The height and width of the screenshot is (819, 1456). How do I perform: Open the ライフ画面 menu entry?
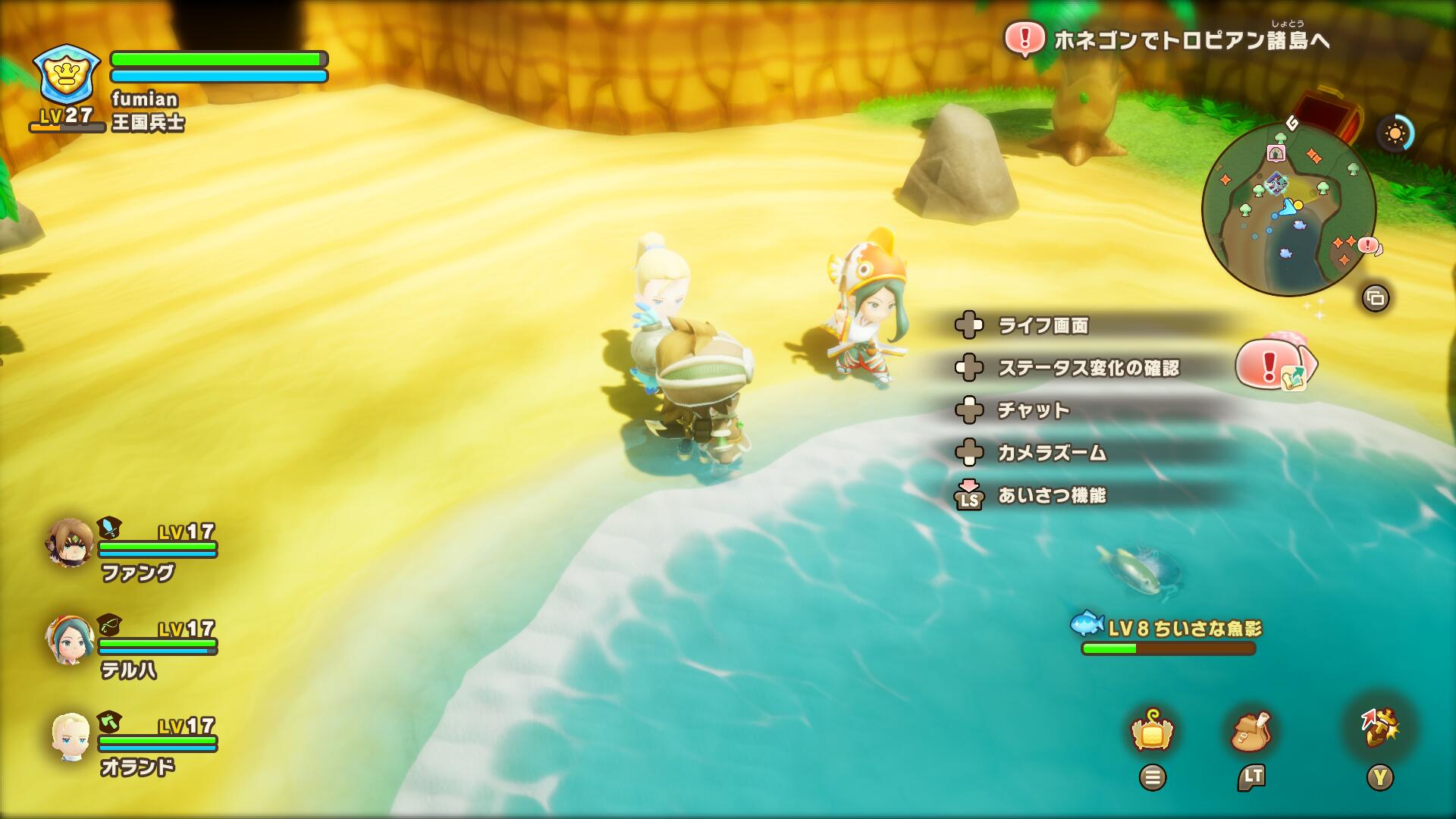tap(1043, 325)
